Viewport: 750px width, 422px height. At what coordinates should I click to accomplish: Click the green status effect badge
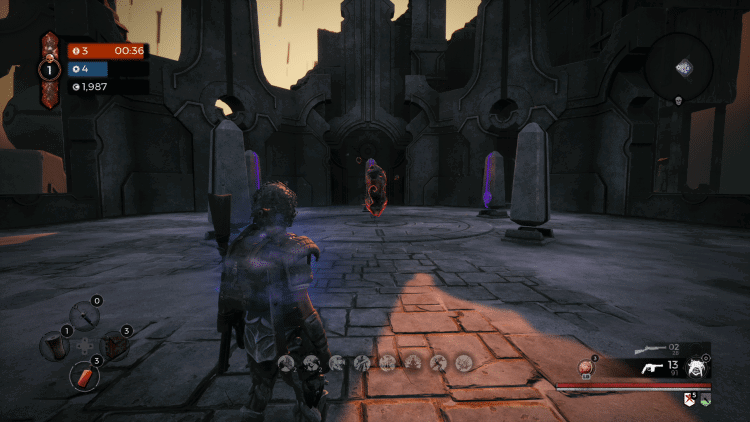click(x=704, y=399)
